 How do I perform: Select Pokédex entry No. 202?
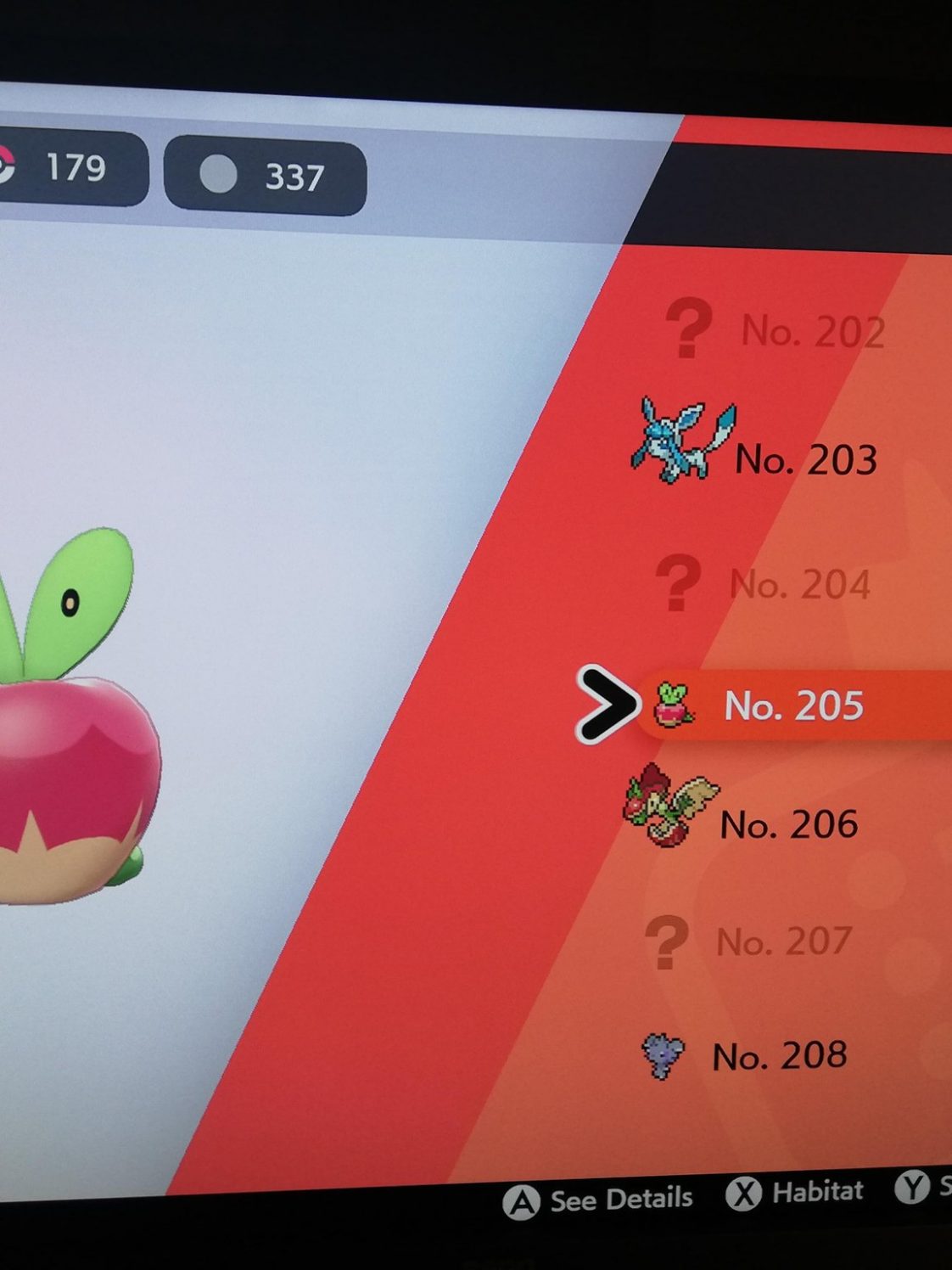[811, 331]
